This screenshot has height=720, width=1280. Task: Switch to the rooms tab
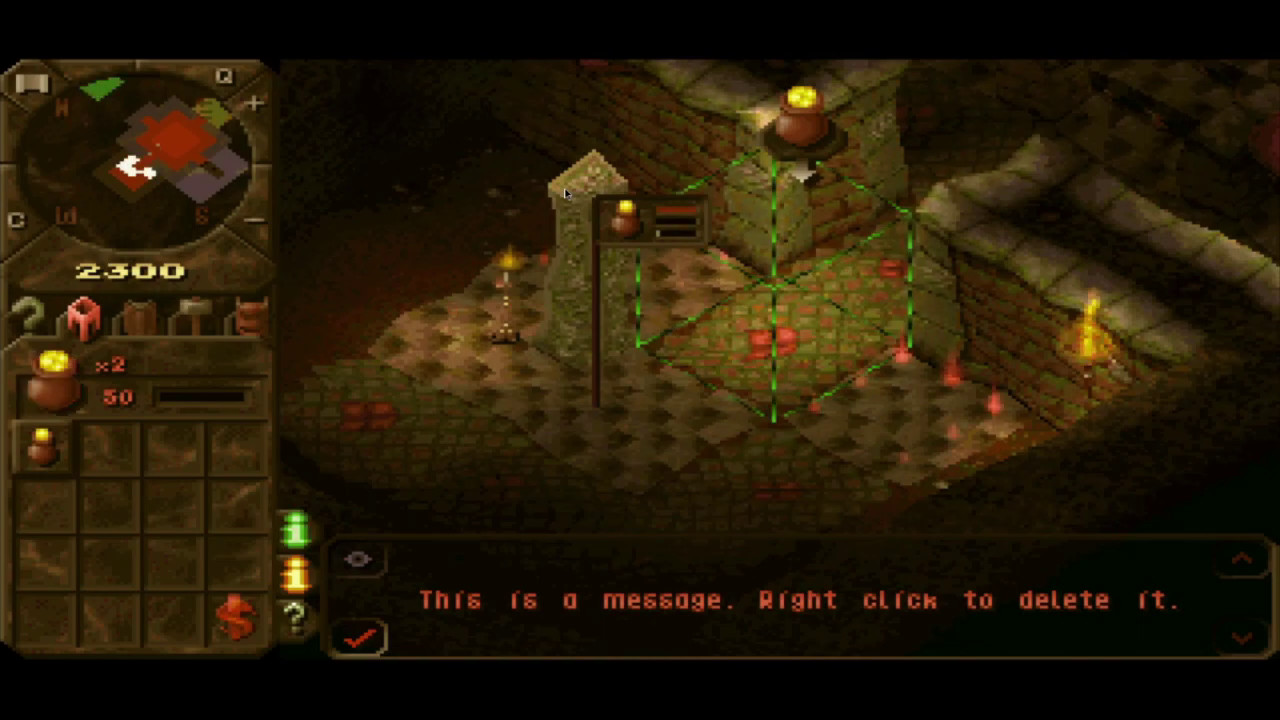coord(84,316)
